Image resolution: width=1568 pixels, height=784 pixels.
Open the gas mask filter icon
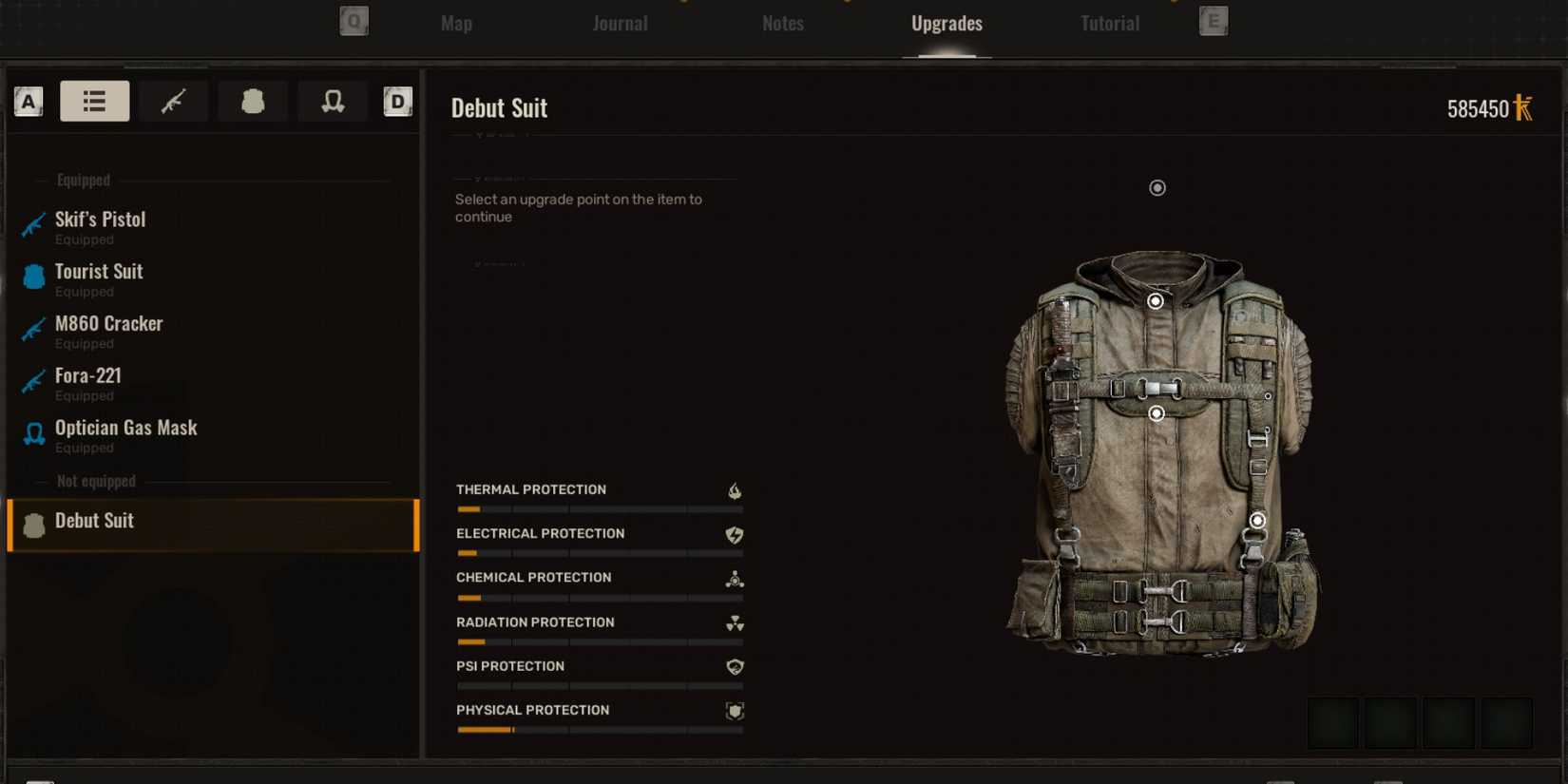coord(332,101)
